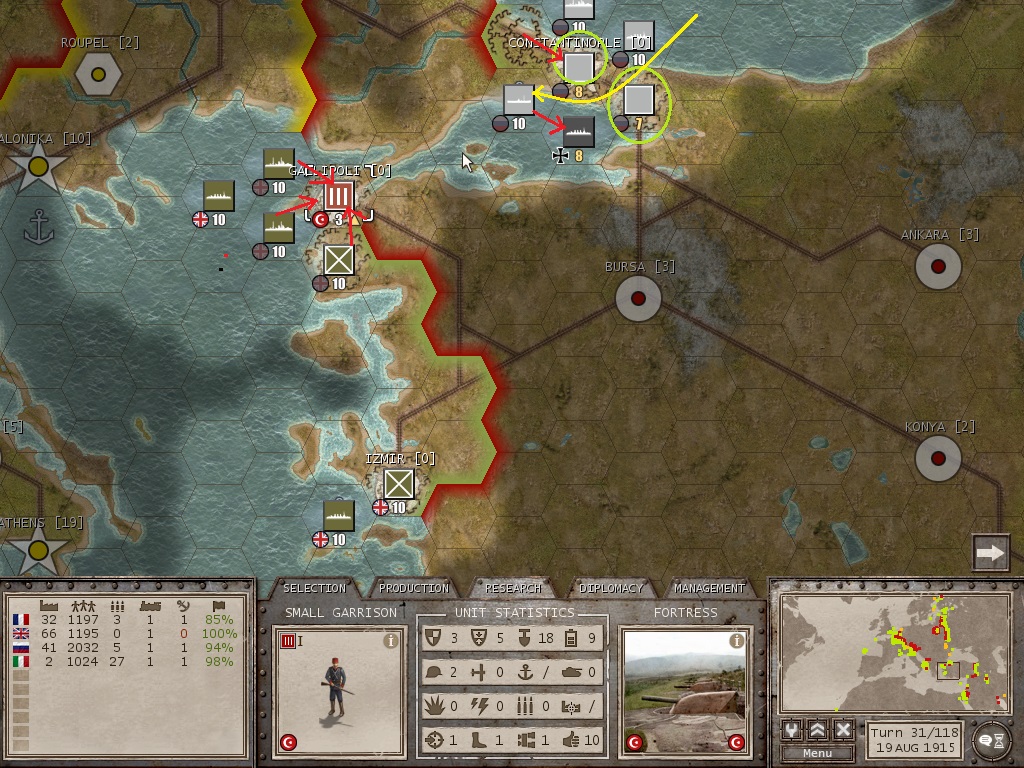Image resolution: width=1024 pixels, height=768 pixels.
Task: Click the white arrow next-unit button
Action: tap(990, 552)
